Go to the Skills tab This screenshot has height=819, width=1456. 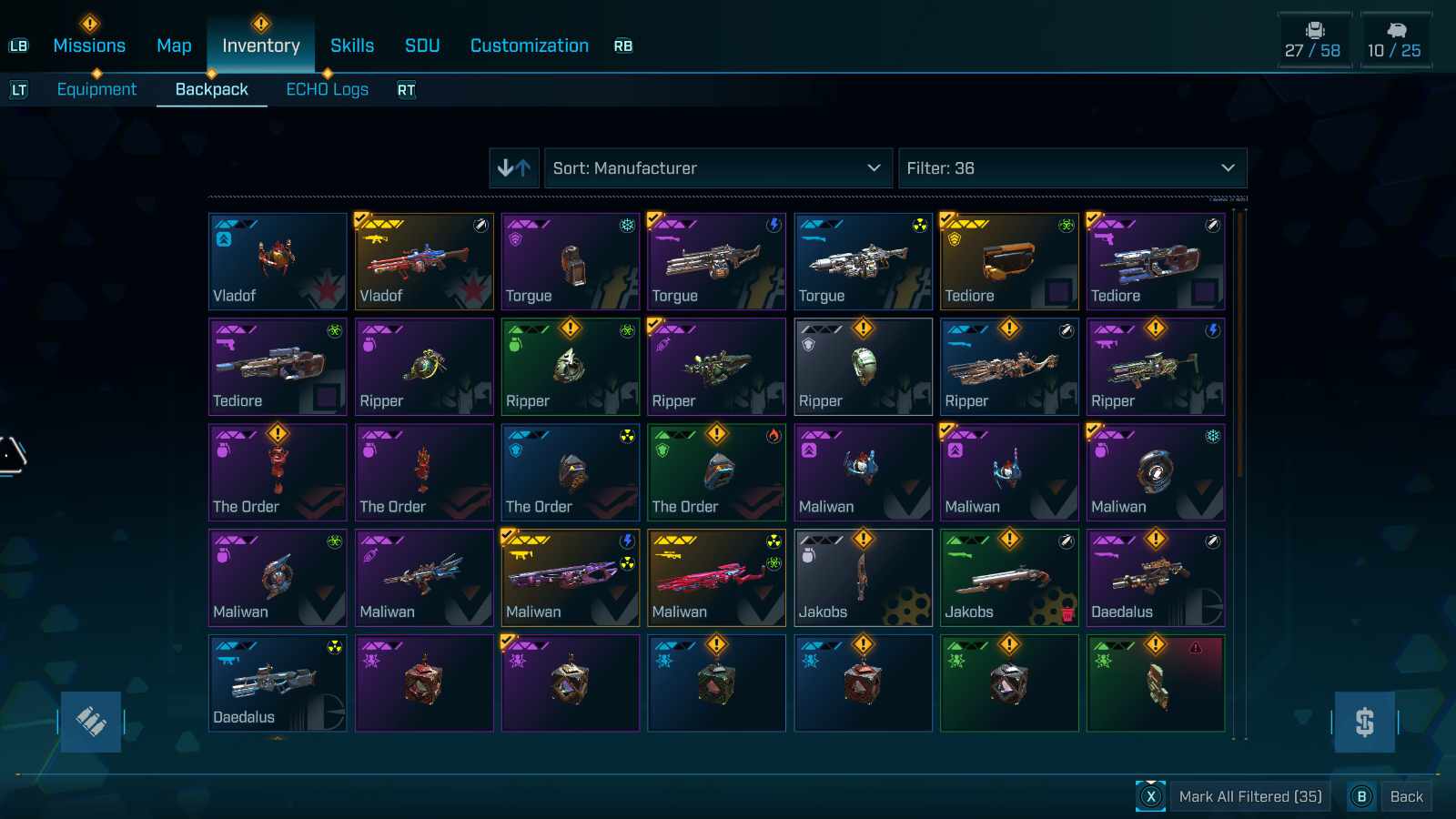352,45
